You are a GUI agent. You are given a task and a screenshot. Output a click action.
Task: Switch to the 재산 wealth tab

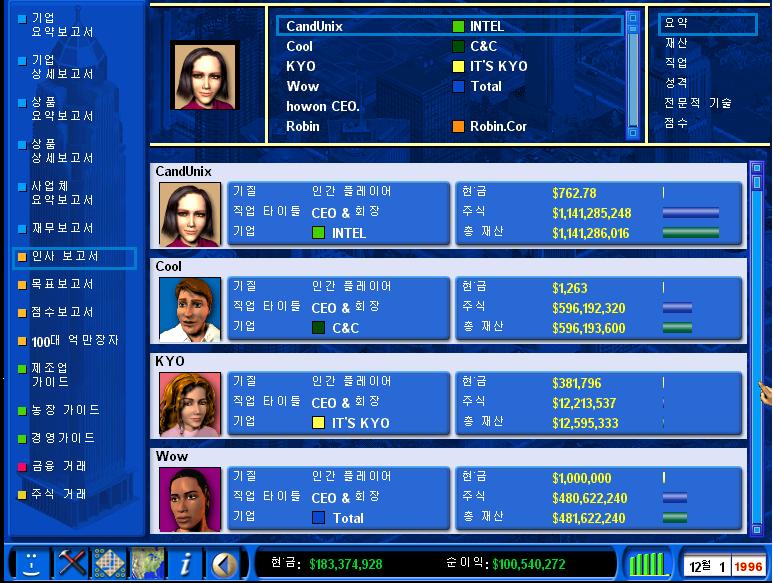(x=676, y=43)
